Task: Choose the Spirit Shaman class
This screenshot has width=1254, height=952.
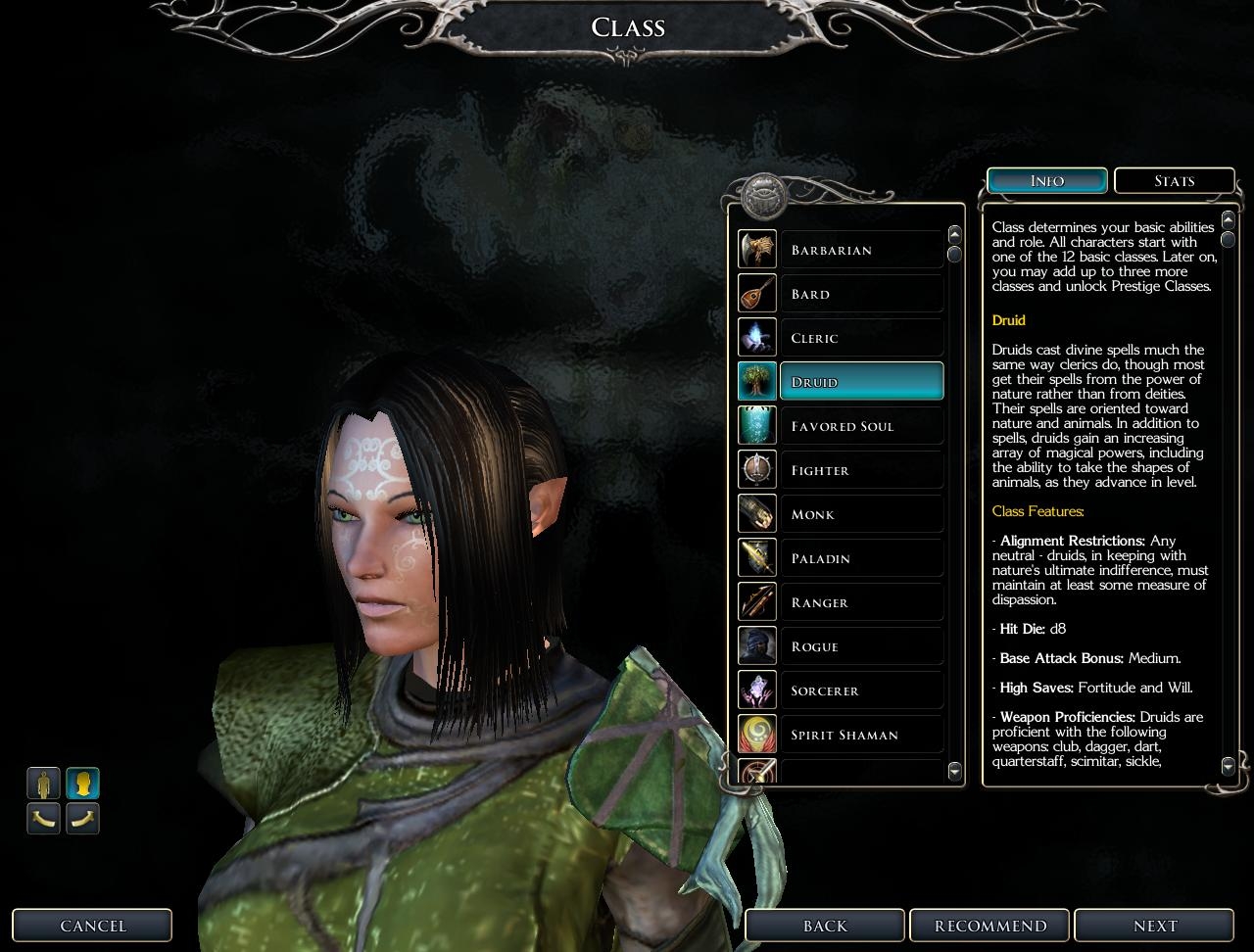Action: 861,735
